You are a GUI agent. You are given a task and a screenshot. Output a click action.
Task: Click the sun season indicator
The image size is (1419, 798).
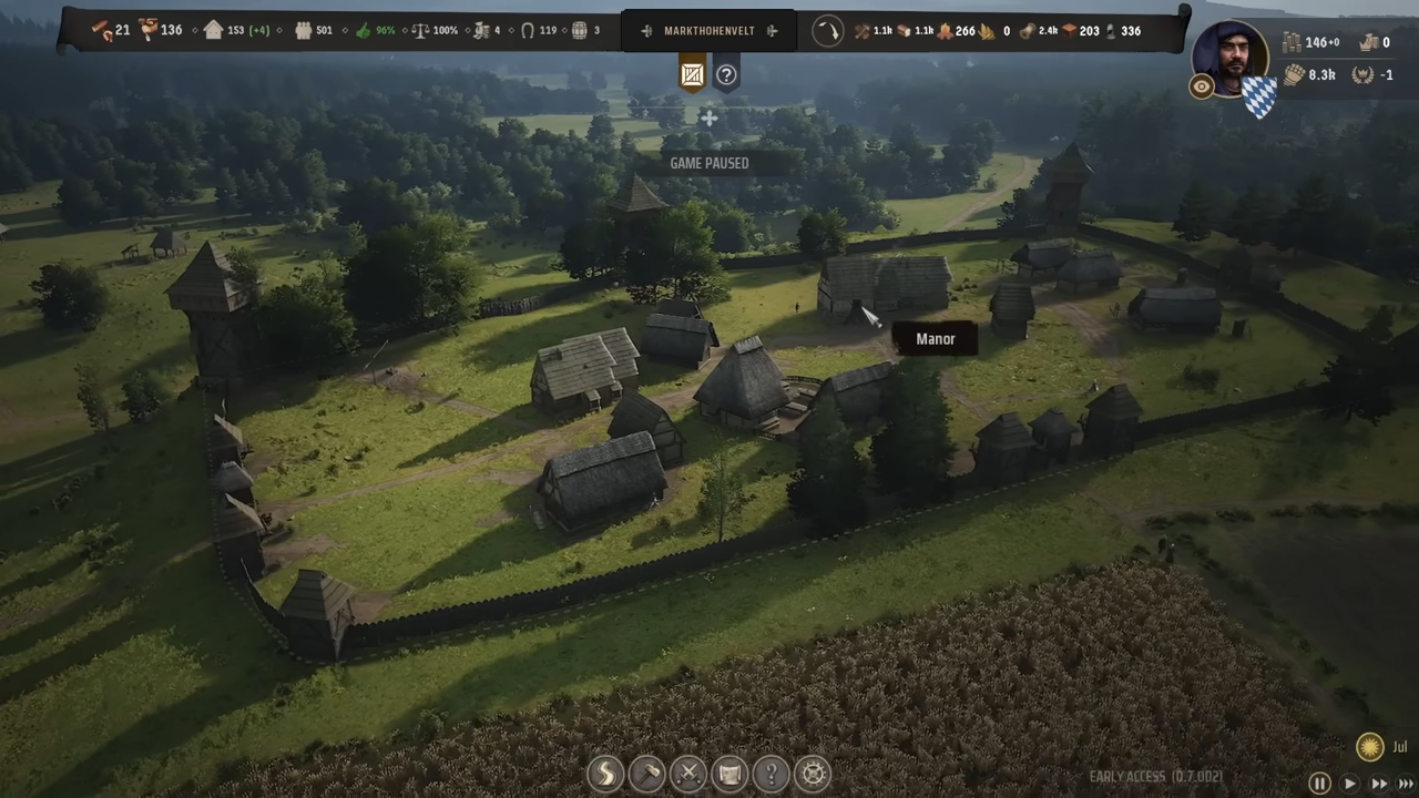point(1369,746)
